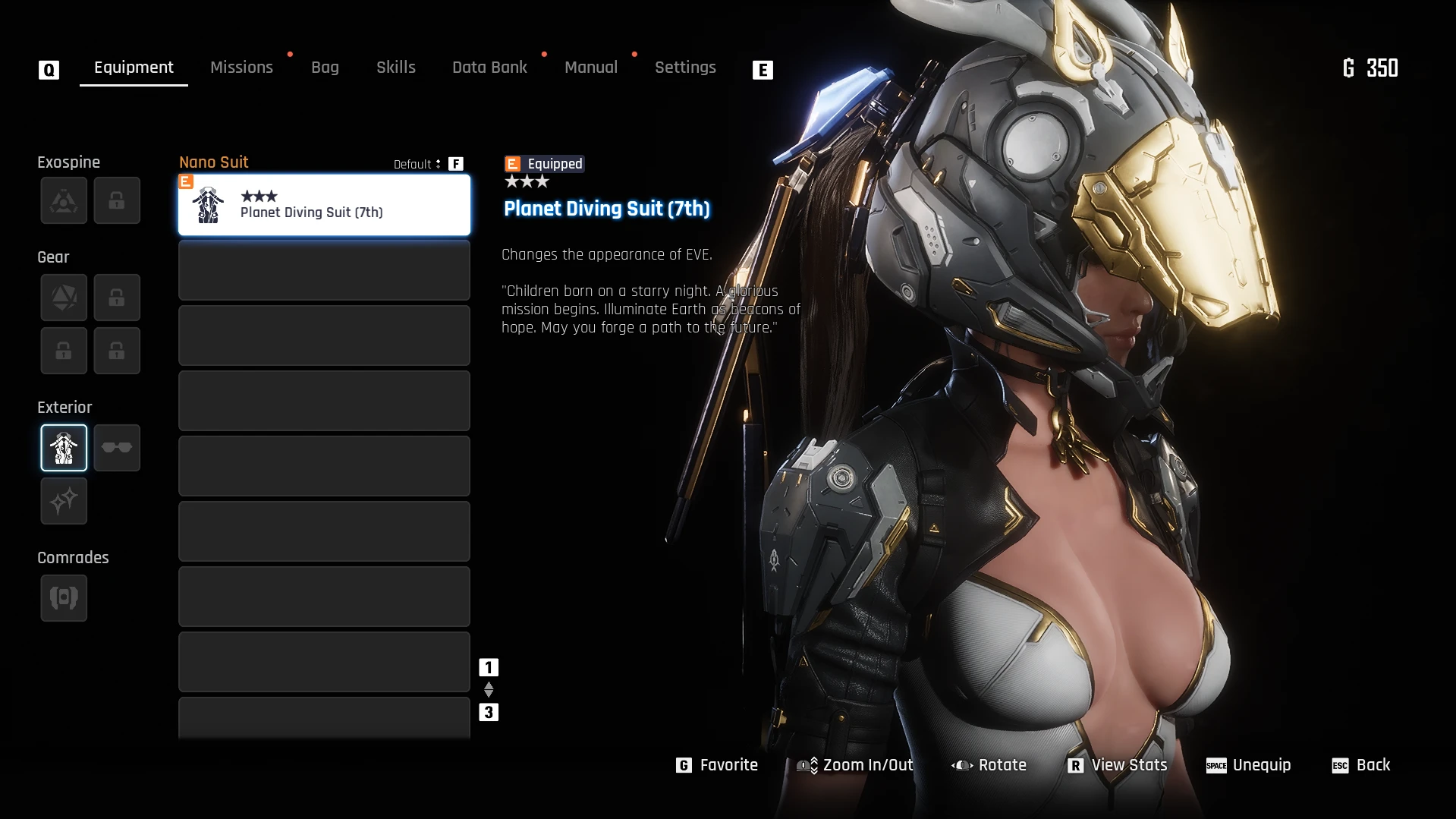Open the Data Bank tab
Screen dimensions: 1456x819
489,68
